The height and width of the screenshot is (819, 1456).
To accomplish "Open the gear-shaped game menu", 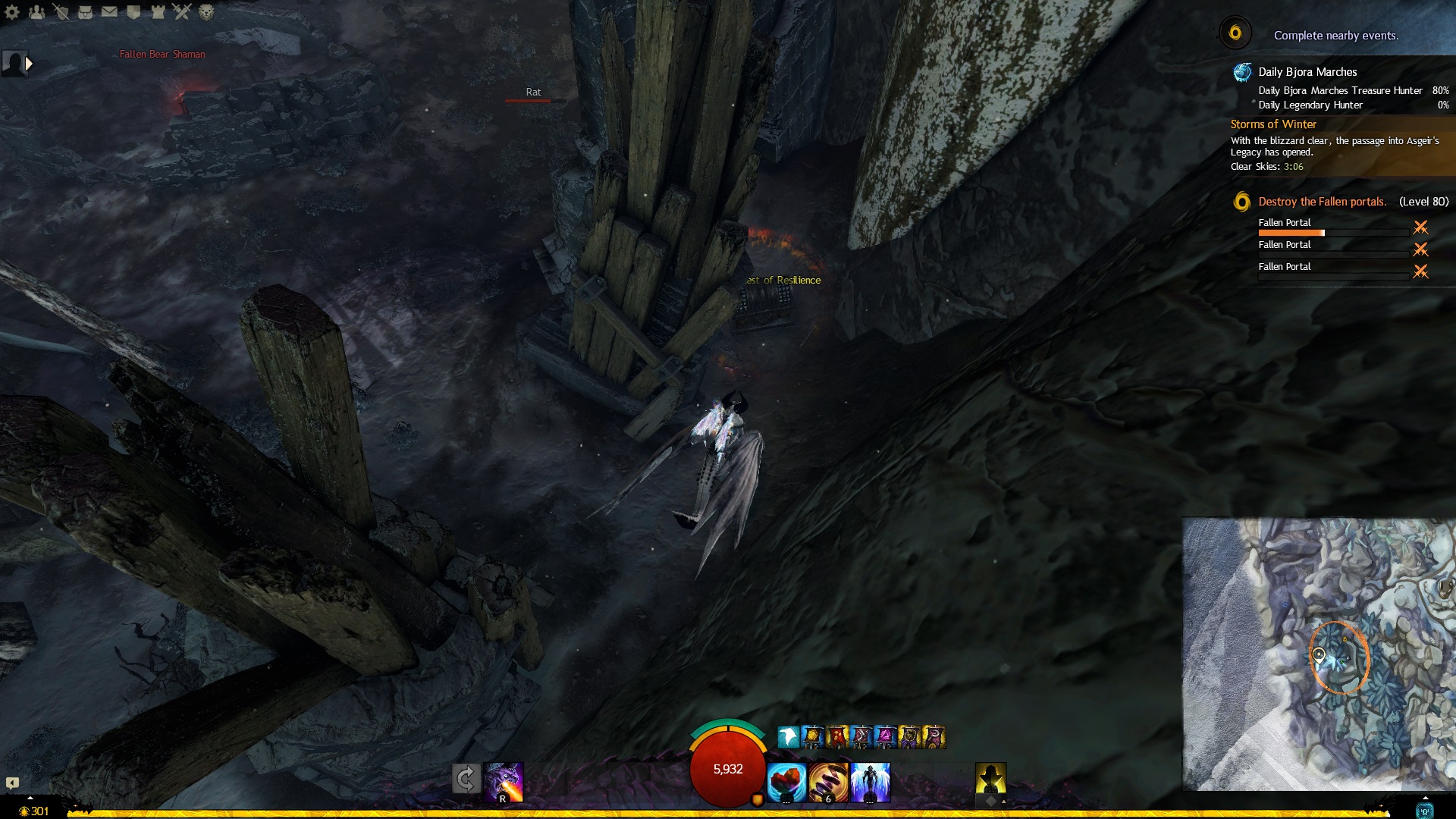I will tap(12, 12).
